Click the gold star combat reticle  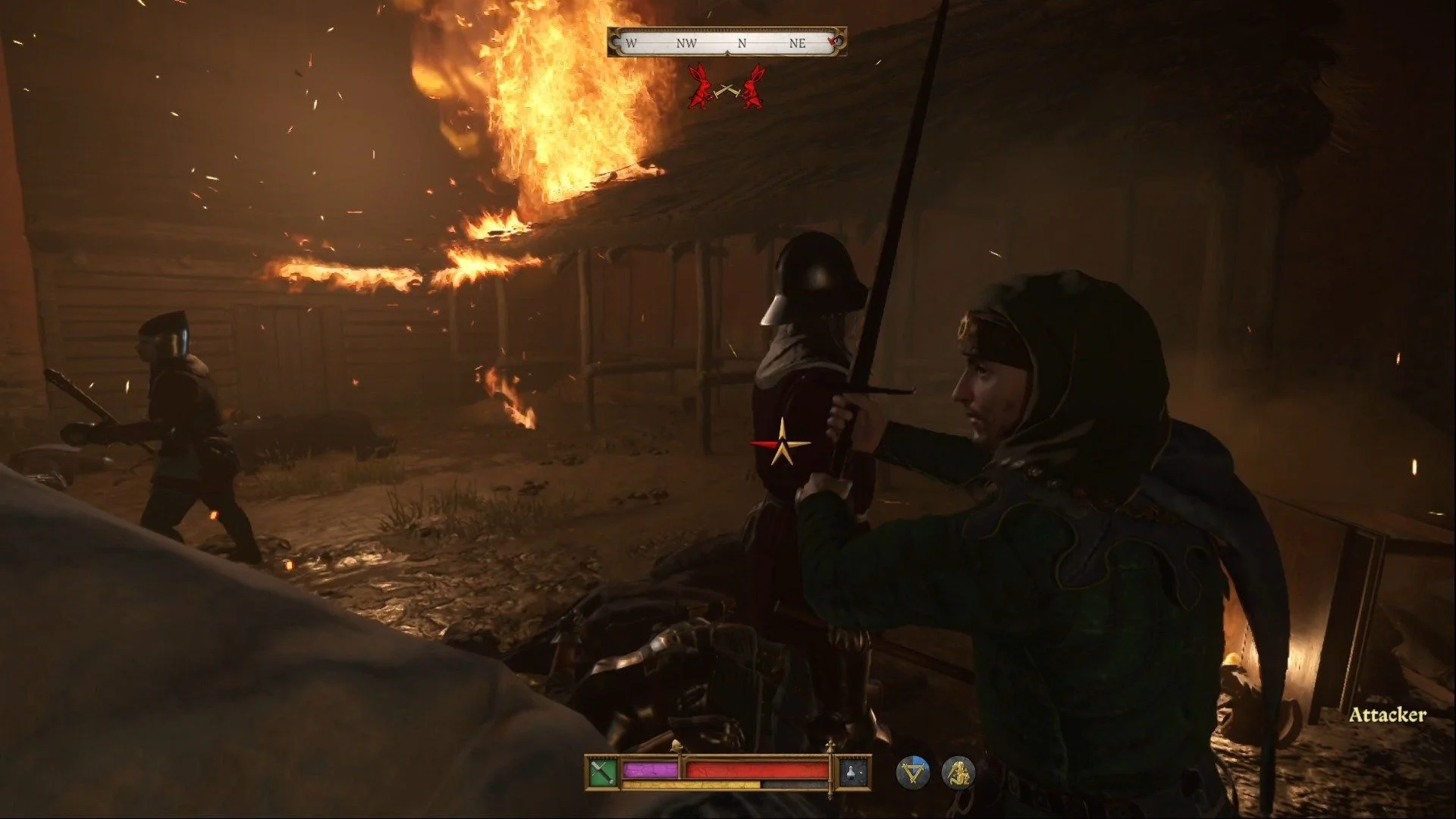782,443
